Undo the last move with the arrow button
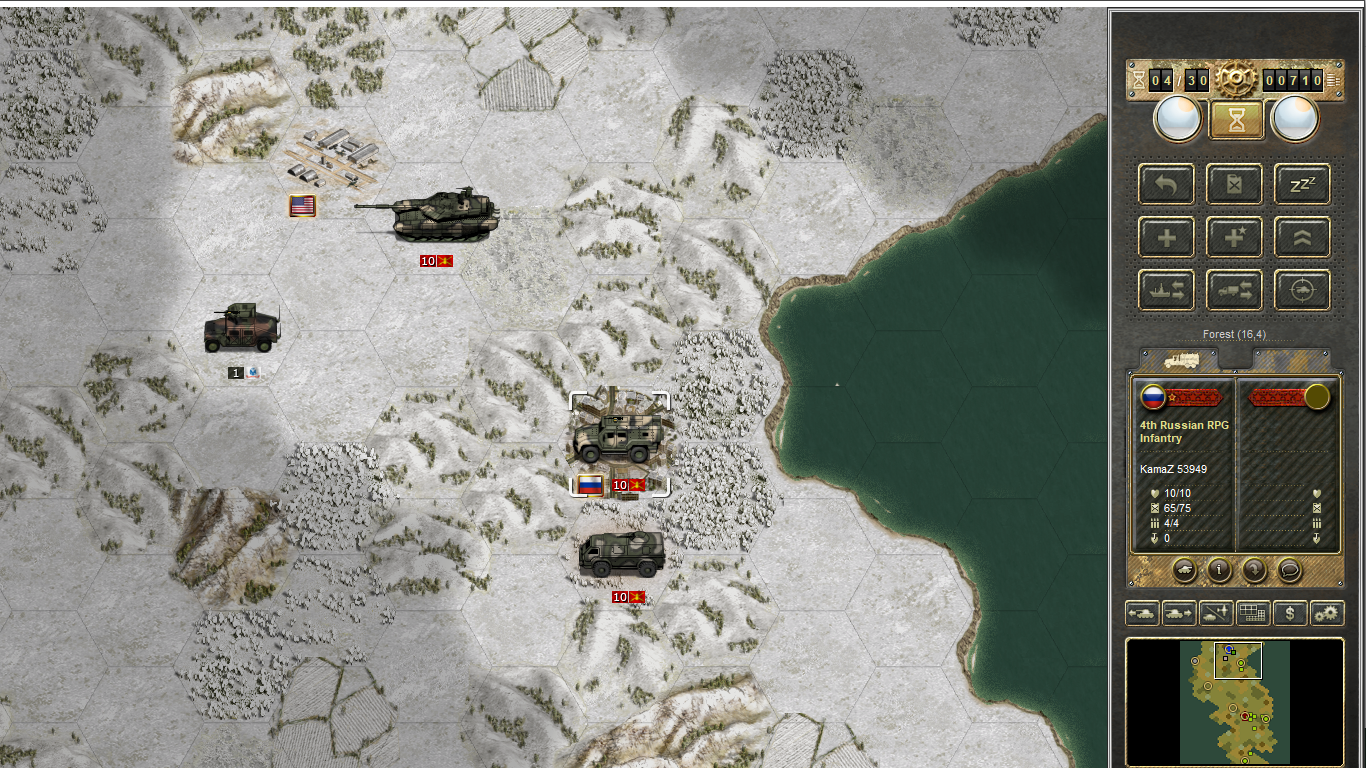The width and height of the screenshot is (1366, 768). point(1166,185)
